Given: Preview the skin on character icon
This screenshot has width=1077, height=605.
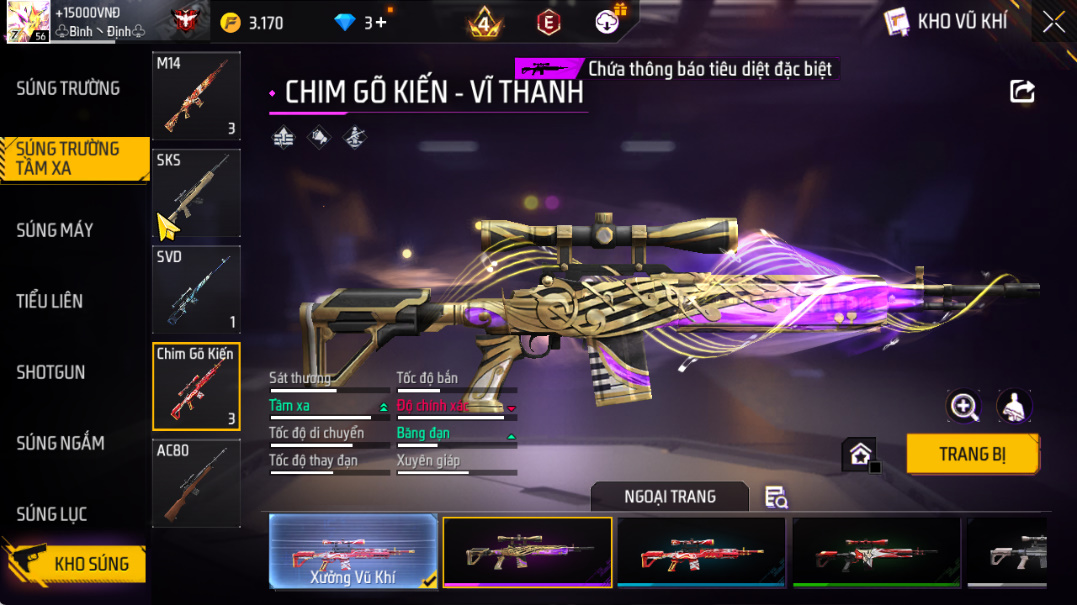Looking at the screenshot, I should point(1015,405).
